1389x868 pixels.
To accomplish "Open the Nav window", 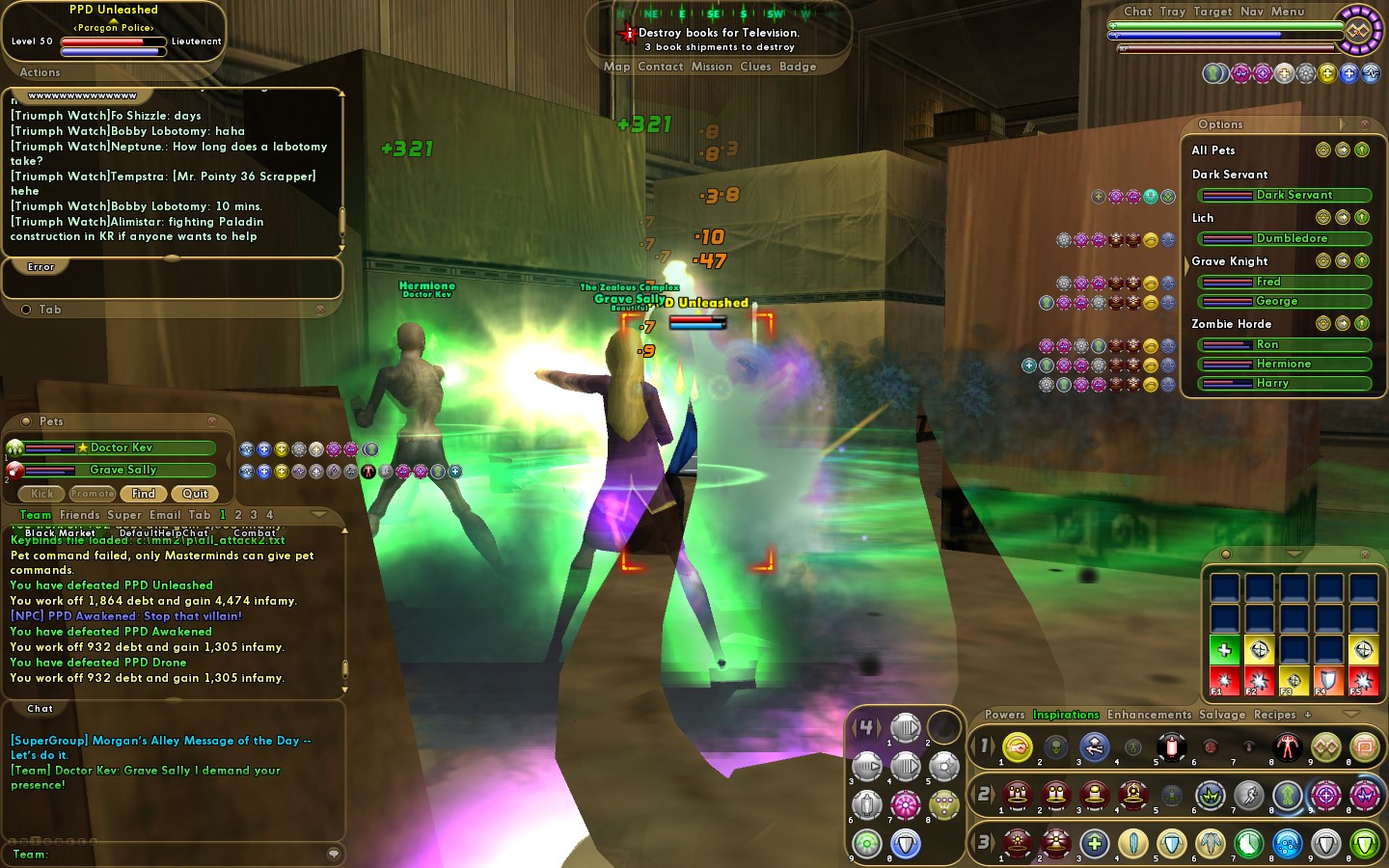I will pyautogui.click(x=1251, y=12).
